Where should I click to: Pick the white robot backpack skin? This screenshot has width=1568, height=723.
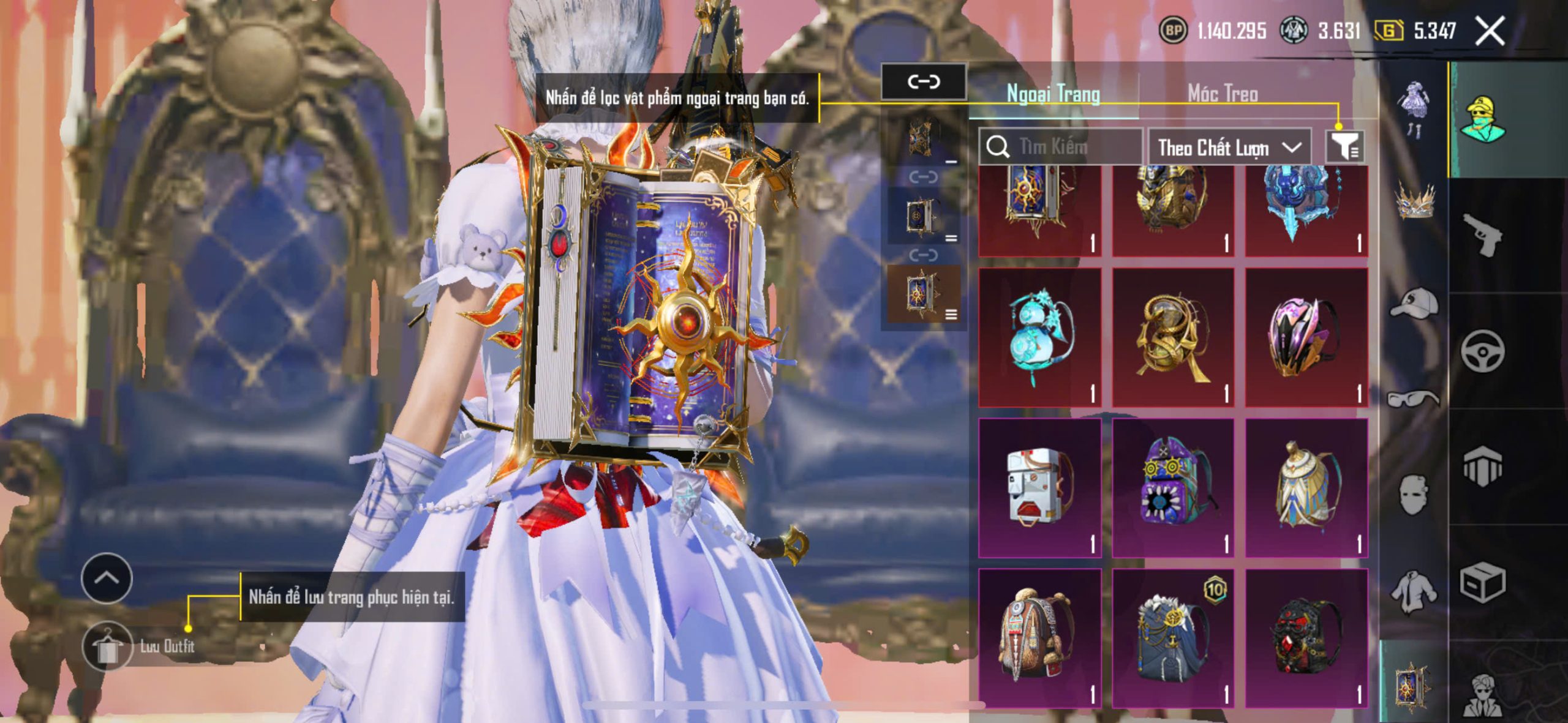[x=1040, y=488]
